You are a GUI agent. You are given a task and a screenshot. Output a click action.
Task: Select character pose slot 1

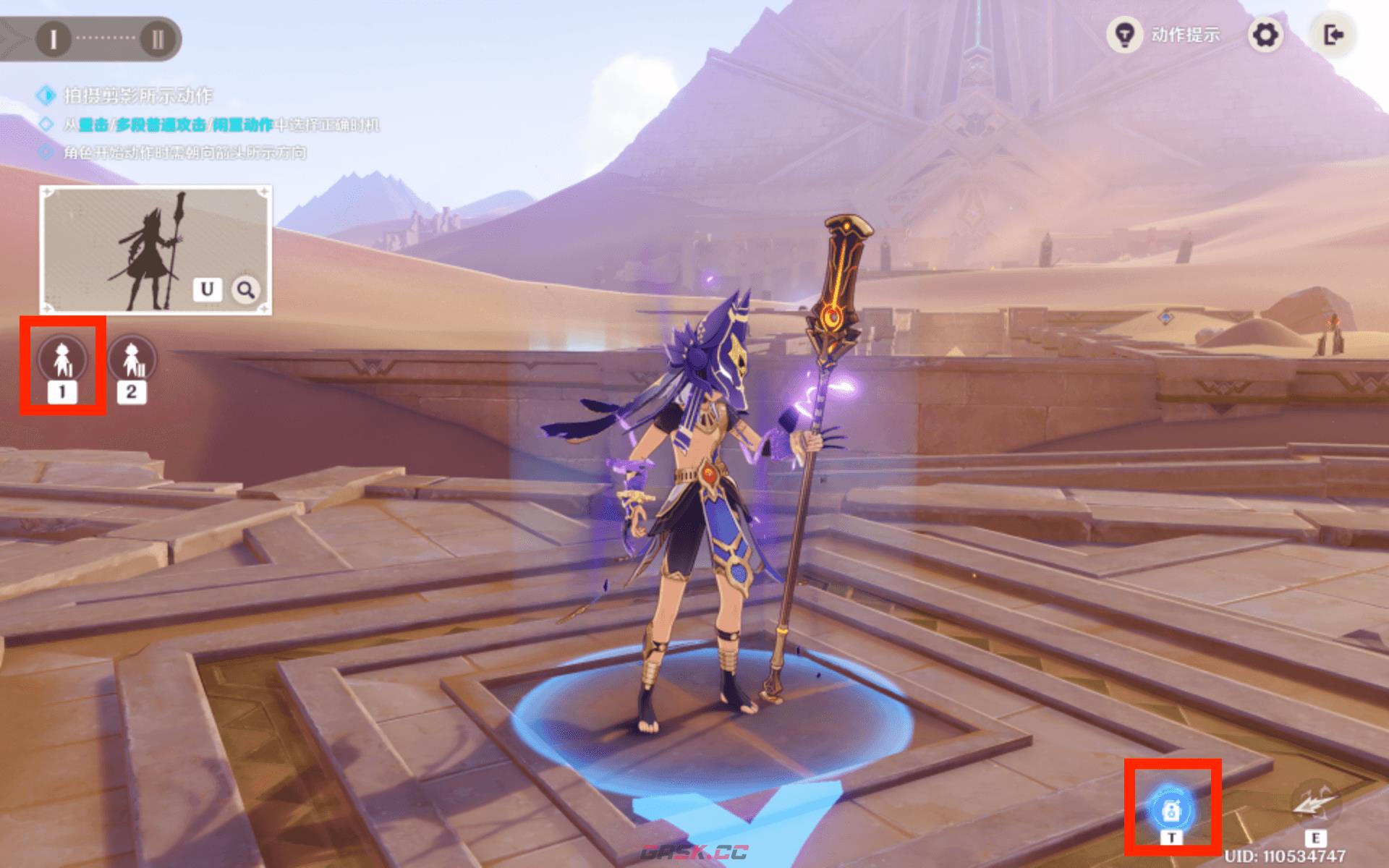[x=62, y=359]
